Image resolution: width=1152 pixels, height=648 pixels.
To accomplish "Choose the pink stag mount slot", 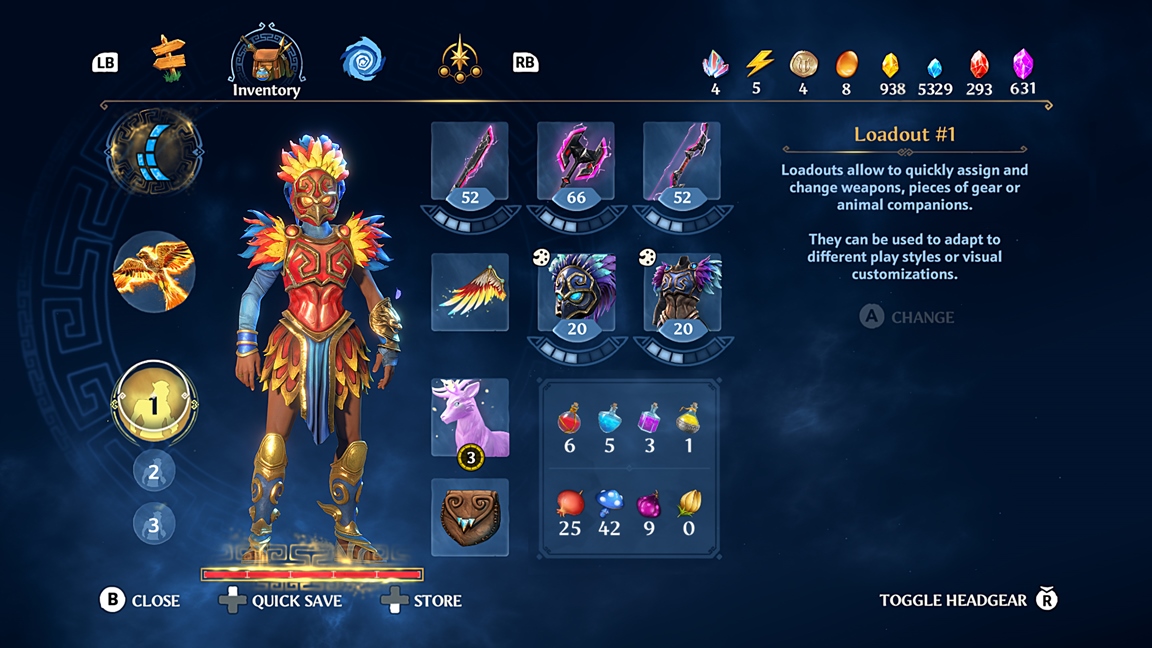I will coord(470,418).
